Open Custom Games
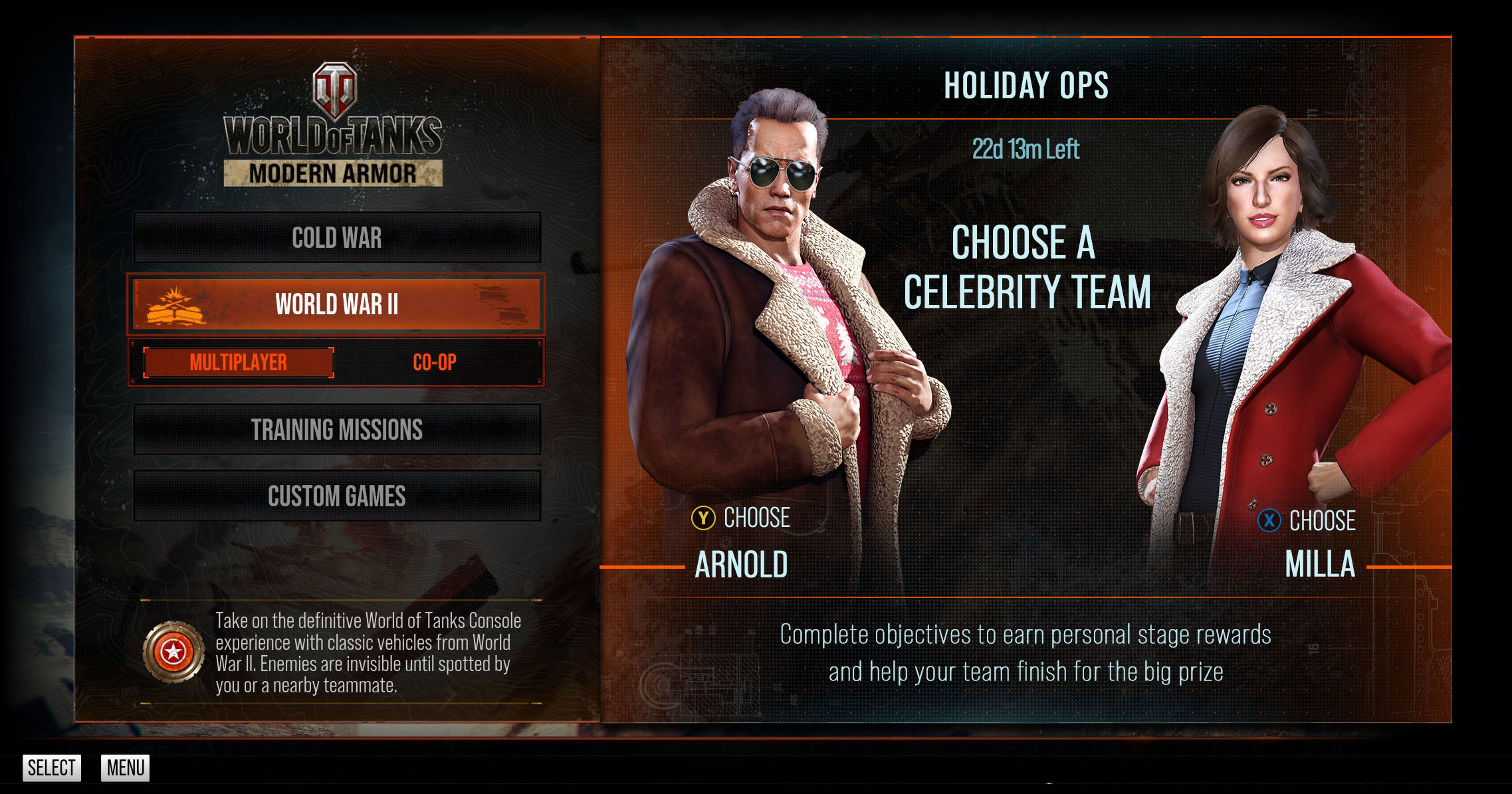 click(337, 496)
